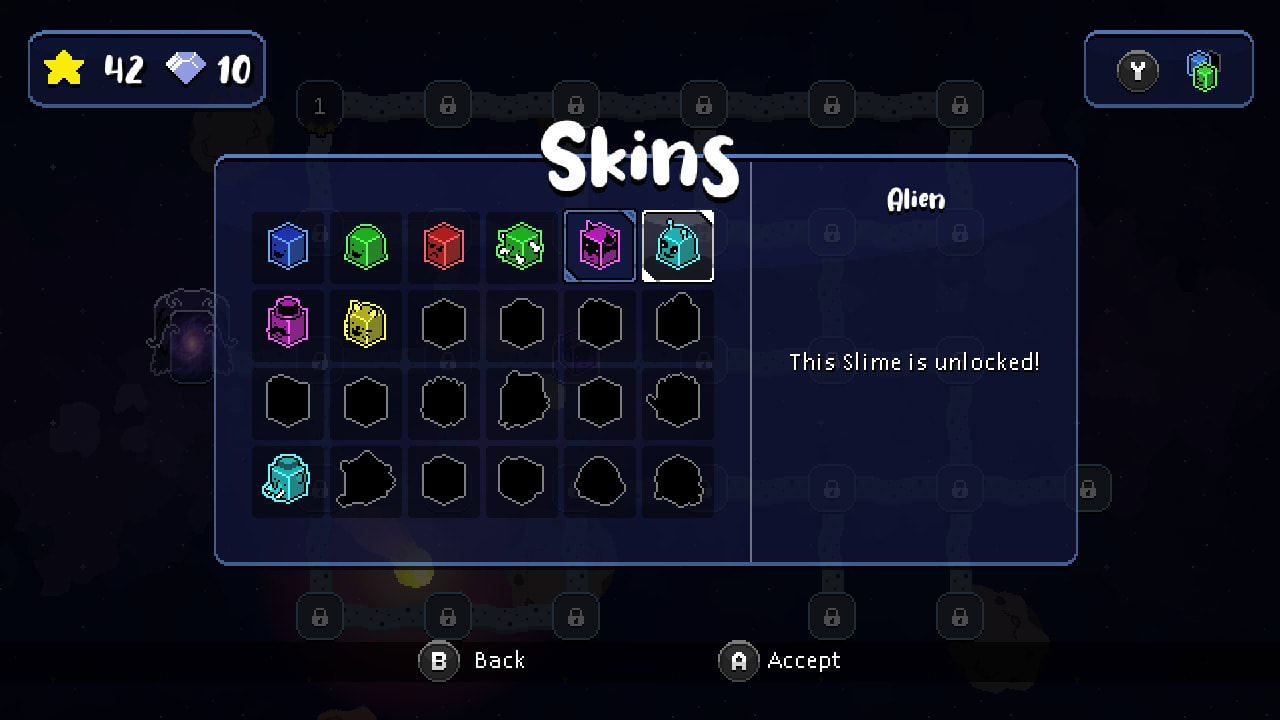1280x720 pixels.
Task: Select the teal elephant skin in bottom row
Action: (288, 480)
